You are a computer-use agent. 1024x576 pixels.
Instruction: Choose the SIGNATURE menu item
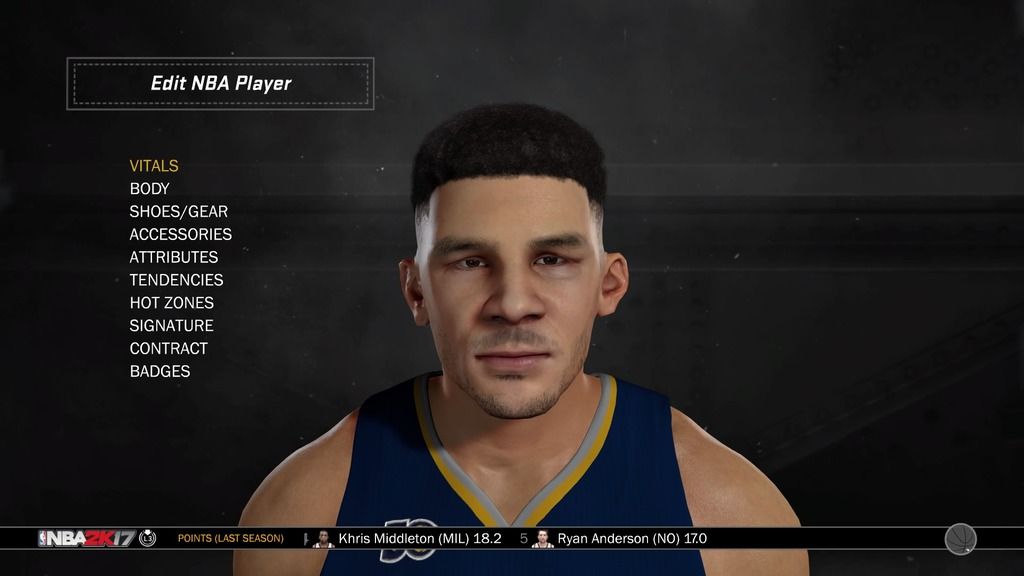[171, 326]
